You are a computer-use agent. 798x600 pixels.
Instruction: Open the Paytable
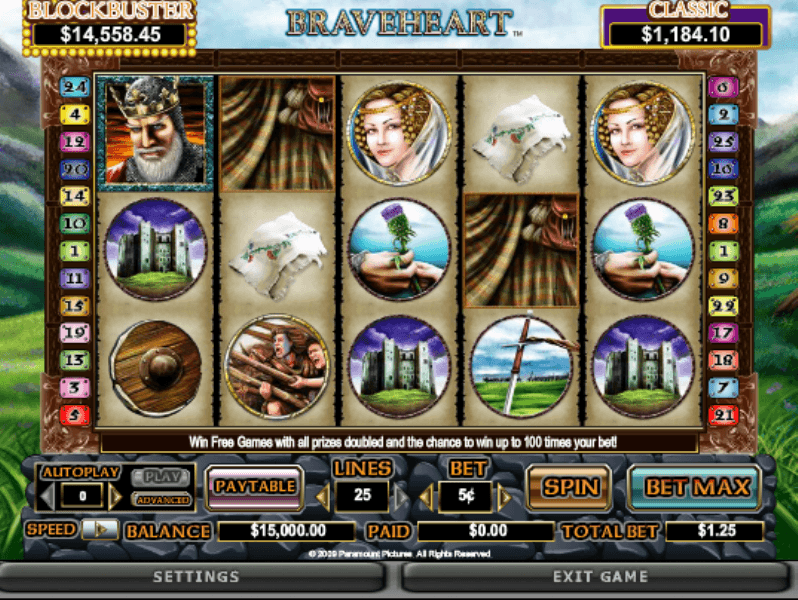pos(254,487)
